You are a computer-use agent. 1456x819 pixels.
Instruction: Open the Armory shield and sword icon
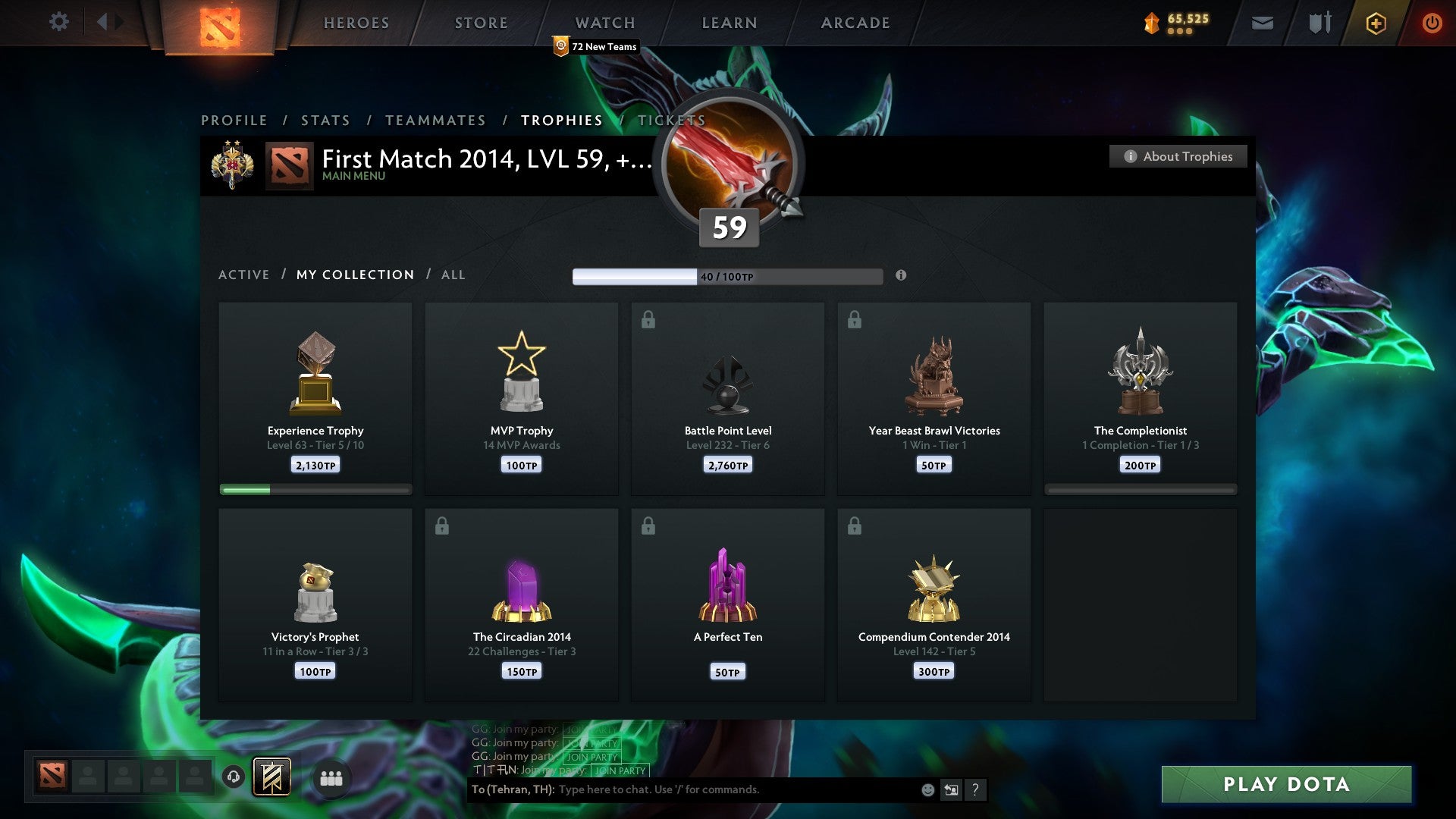point(1319,23)
